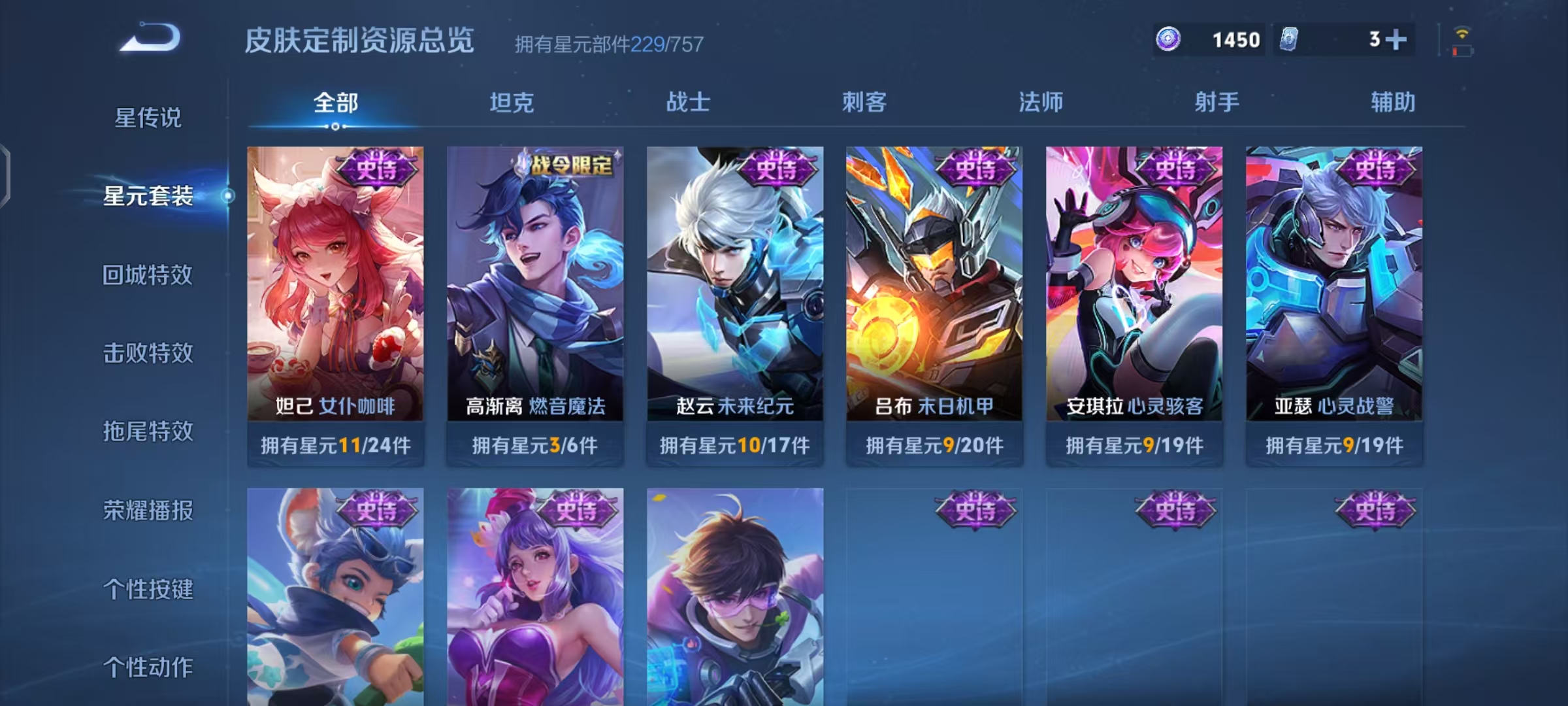Open the star coin currency icon

tap(1169, 40)
